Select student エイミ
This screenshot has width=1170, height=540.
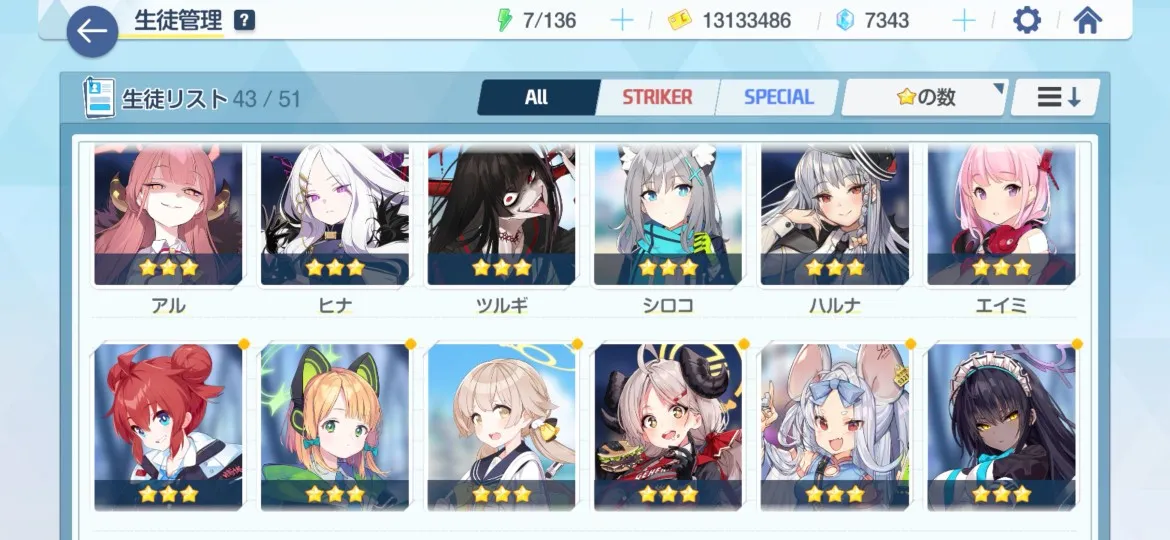[1001, 216]
